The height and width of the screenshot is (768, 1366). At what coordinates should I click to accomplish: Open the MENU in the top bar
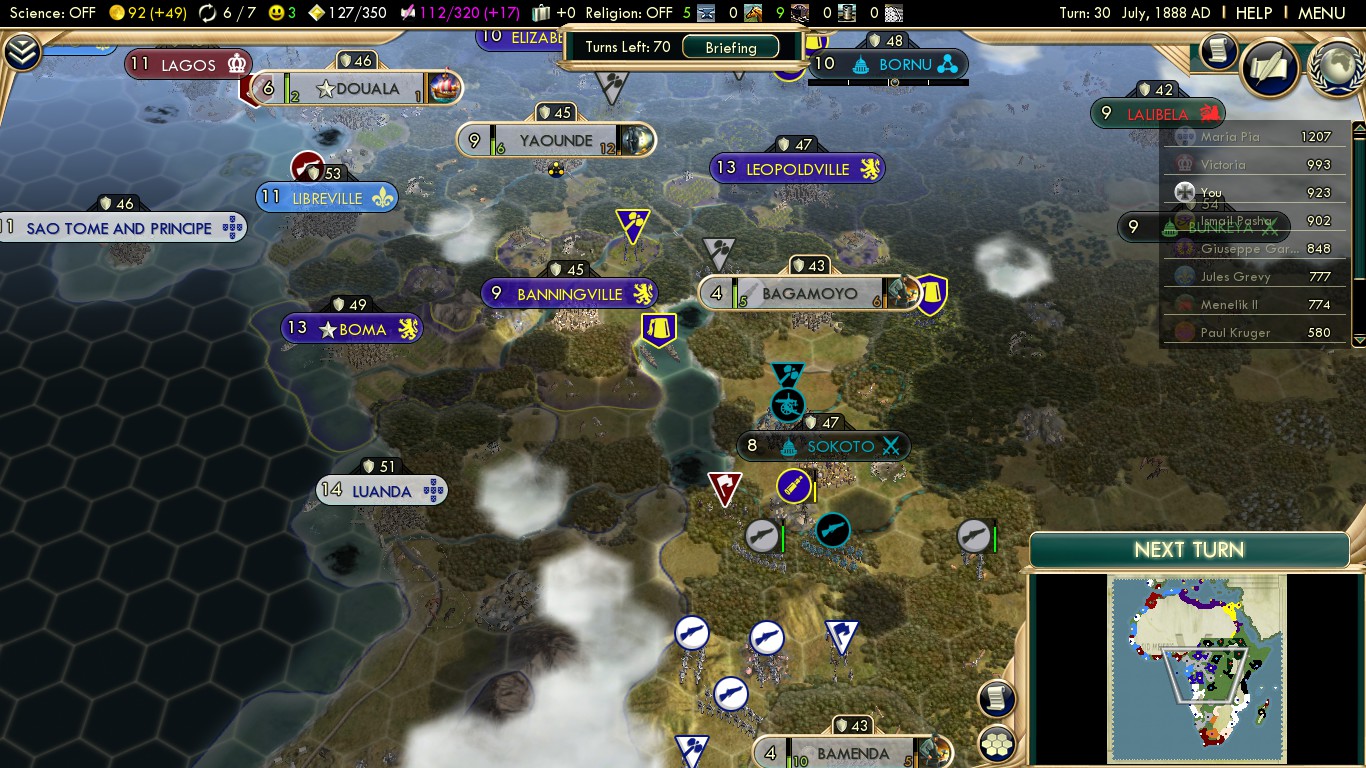(x=1321, y=13)
